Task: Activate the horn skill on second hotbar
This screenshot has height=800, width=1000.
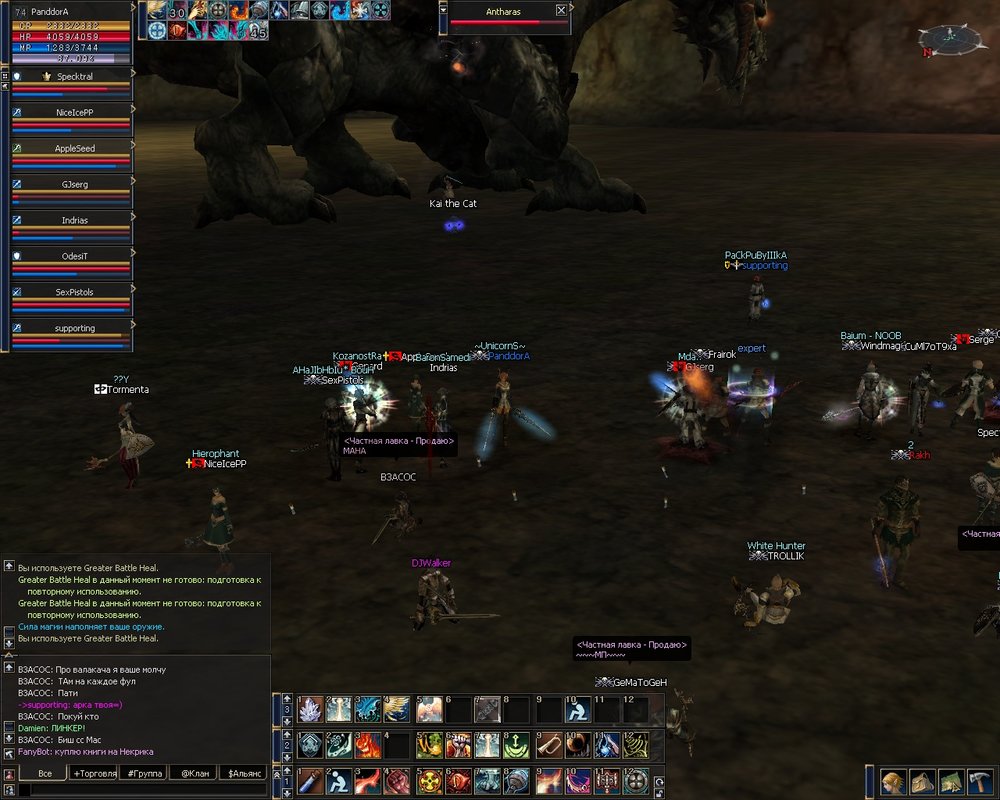Action: pyautogui.click(x=549, y=745)
